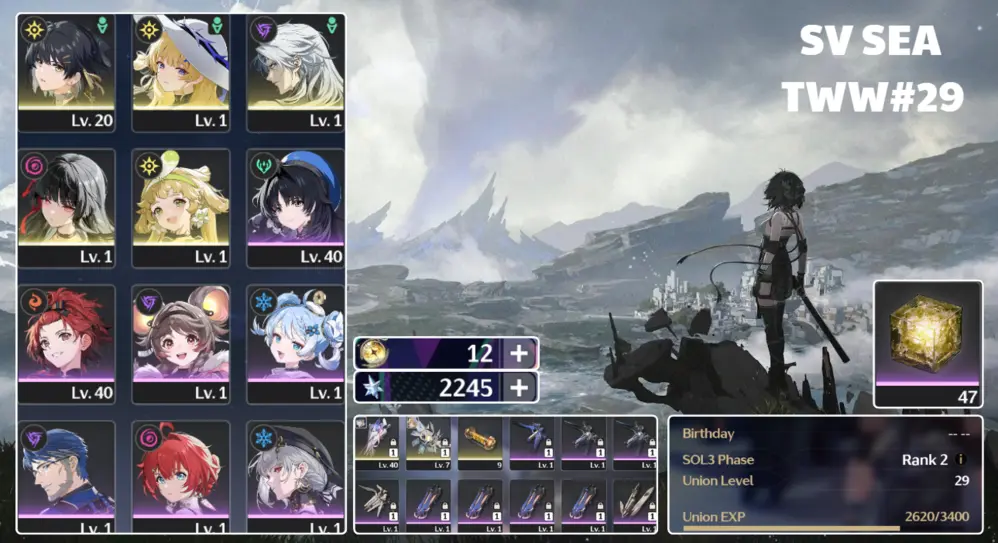Pick the gray-haired character with red ribbon
The height and width of the screenshot is (543, 998).
[66, 207]
